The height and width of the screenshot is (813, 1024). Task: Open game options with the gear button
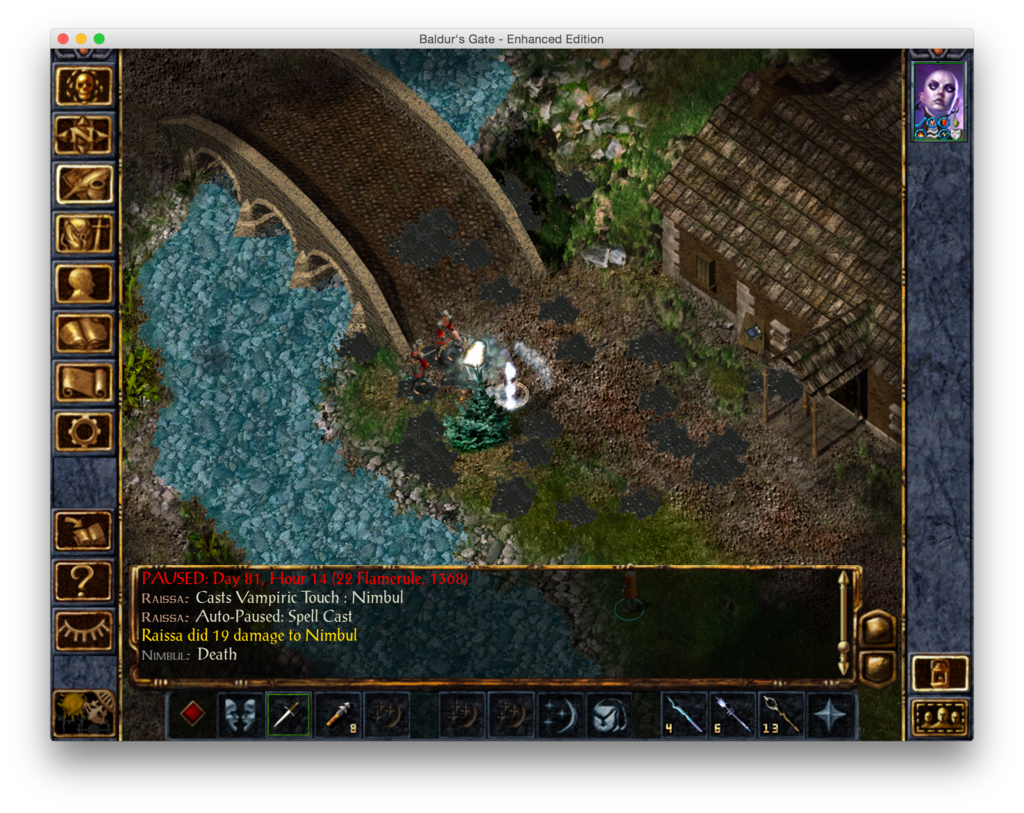[83, 431]
